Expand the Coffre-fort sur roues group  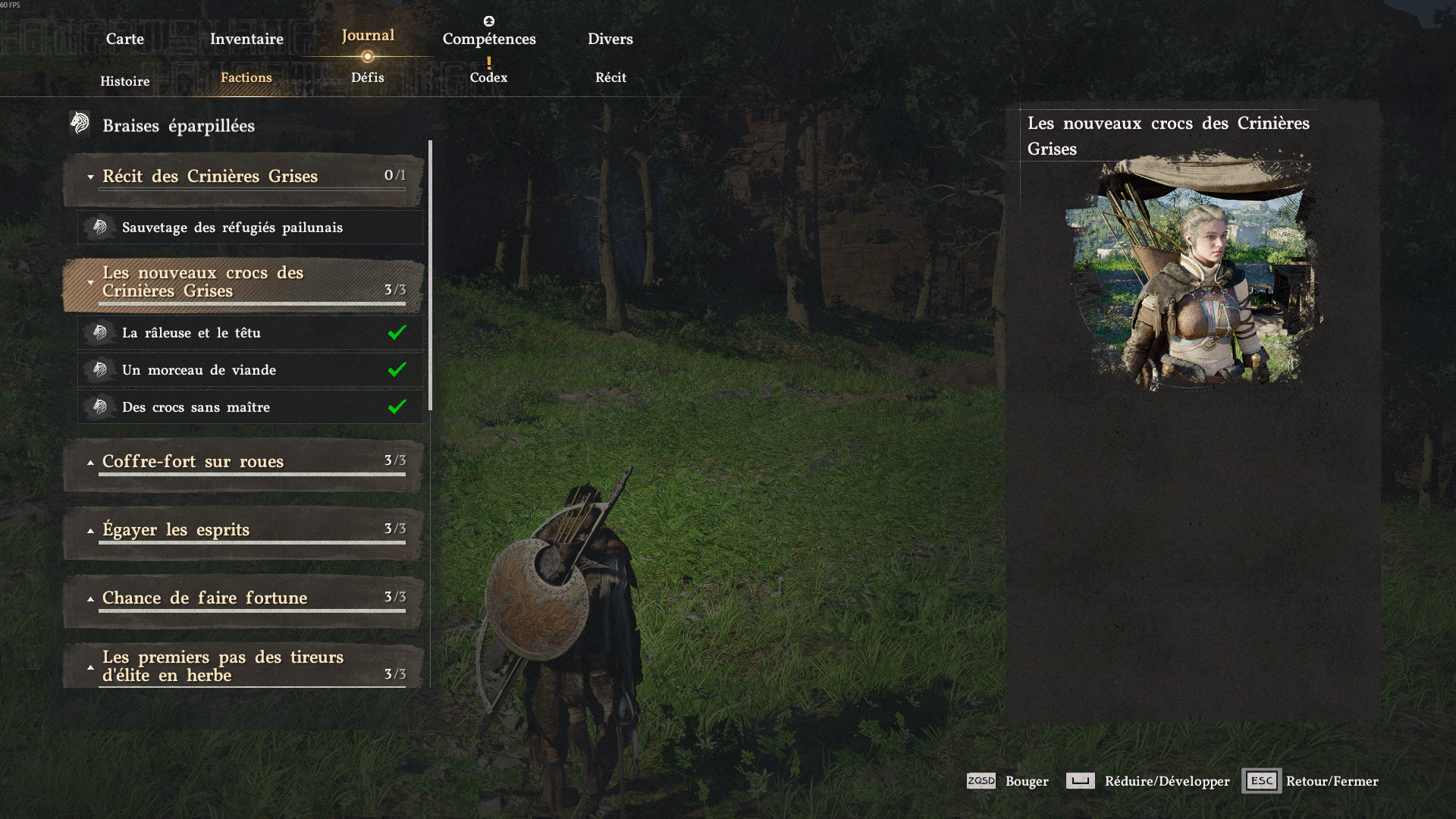tap(243, 462)
